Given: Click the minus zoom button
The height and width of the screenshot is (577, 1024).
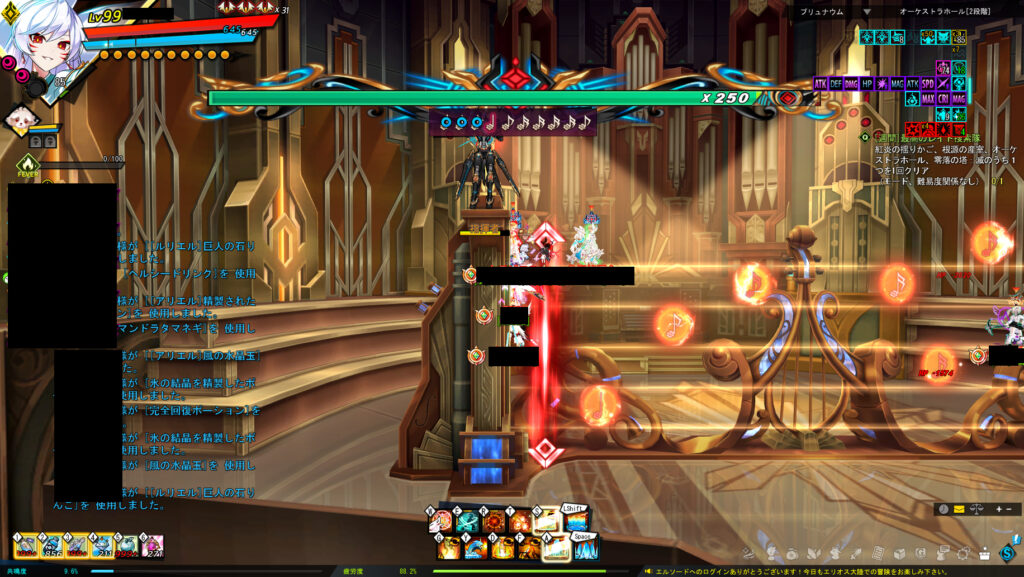Looking at the screenshot, I should point(1009,509).
